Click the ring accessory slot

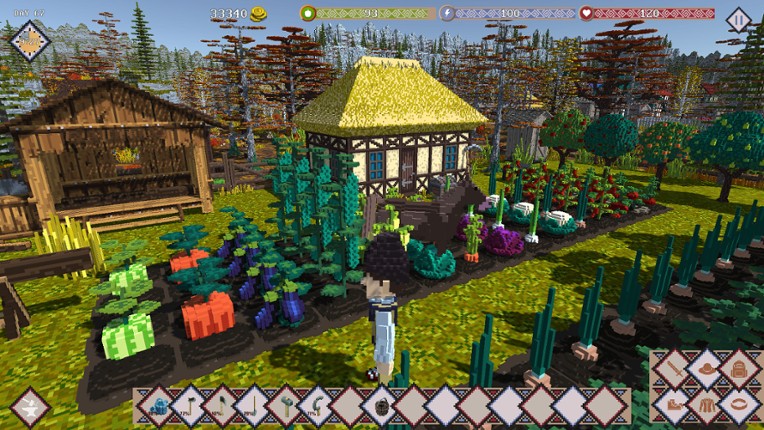point(739,405)
